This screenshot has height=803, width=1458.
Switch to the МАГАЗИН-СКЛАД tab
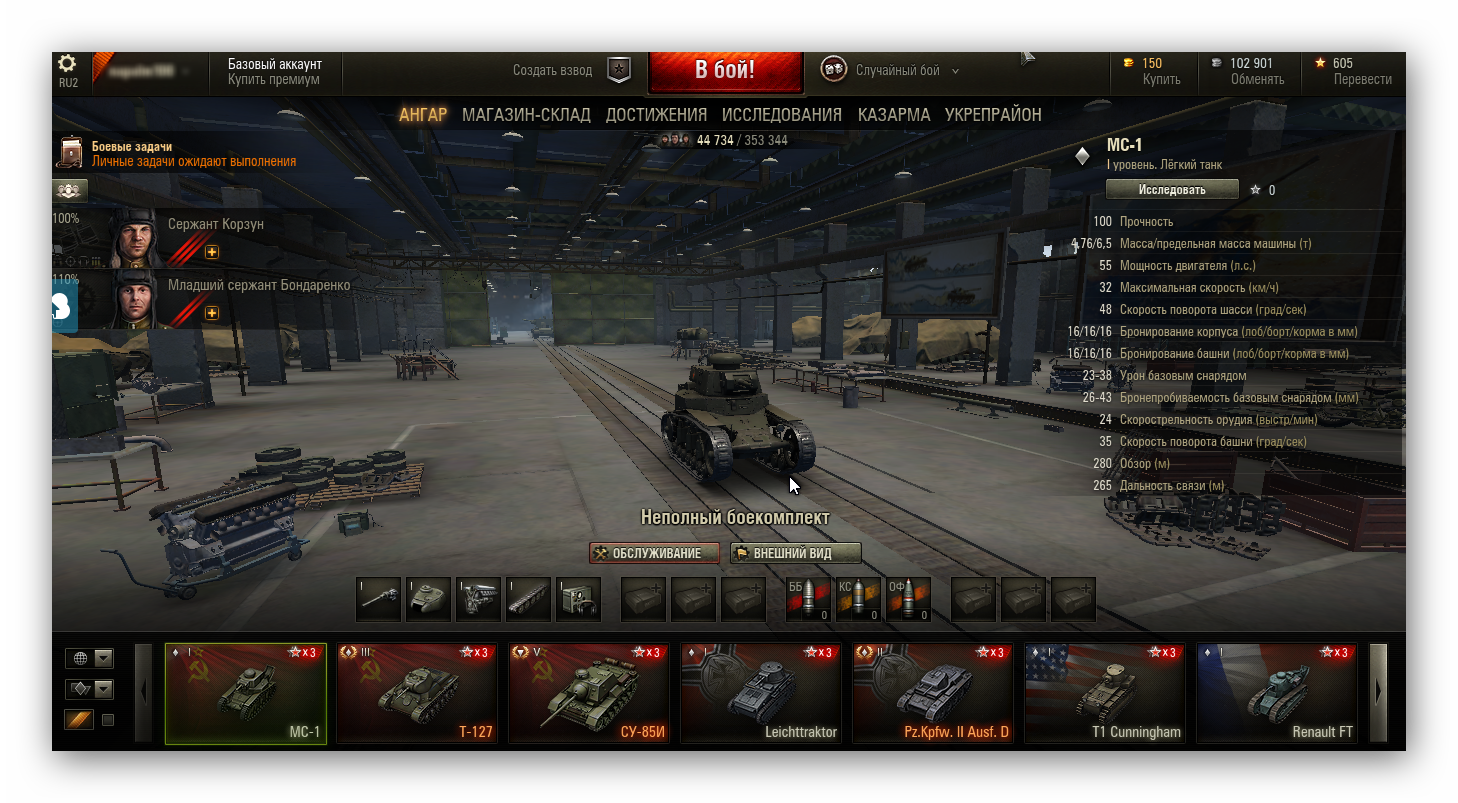[526, 115]
